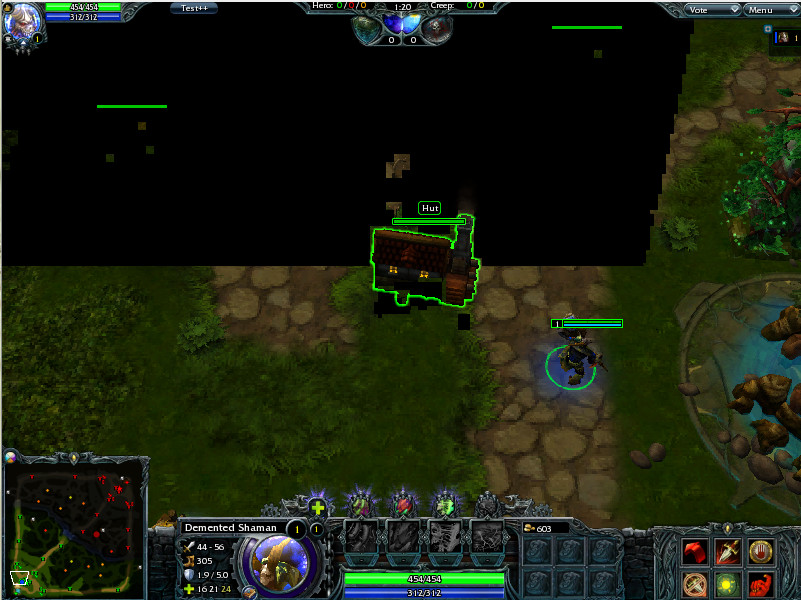The width and height of the screenshot is (801, 600).
Task: Open the book icon beside hero portrait
Action: (249, 592)
